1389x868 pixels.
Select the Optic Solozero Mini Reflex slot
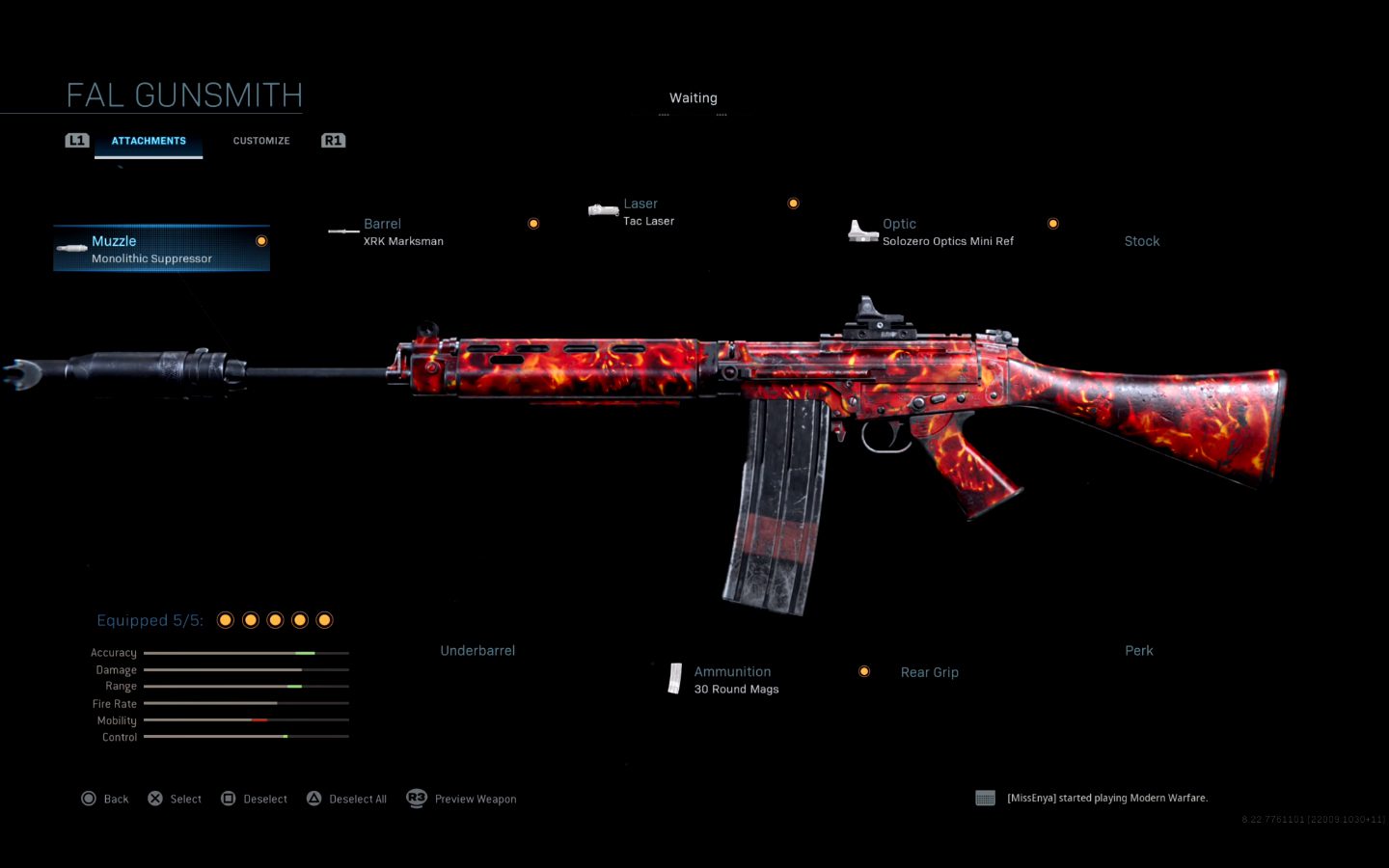click(x=947, y=231)
